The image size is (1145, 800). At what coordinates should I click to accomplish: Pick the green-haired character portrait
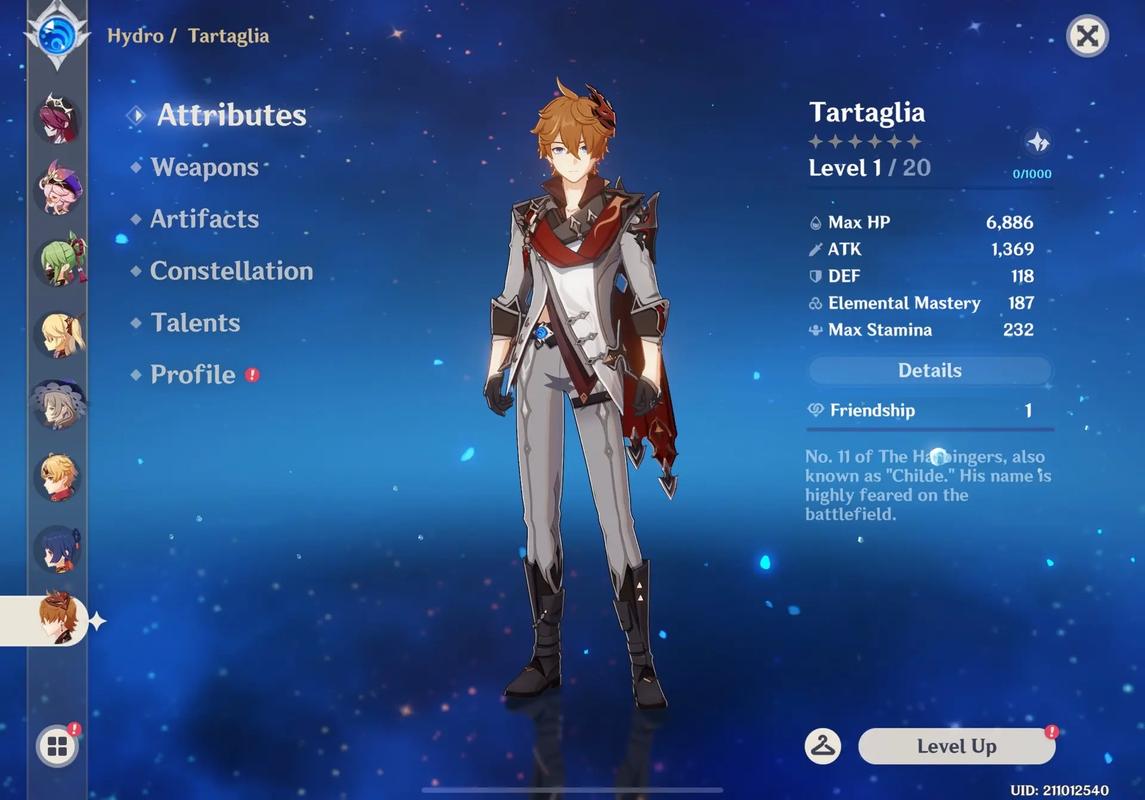click(x=58, y=261)
